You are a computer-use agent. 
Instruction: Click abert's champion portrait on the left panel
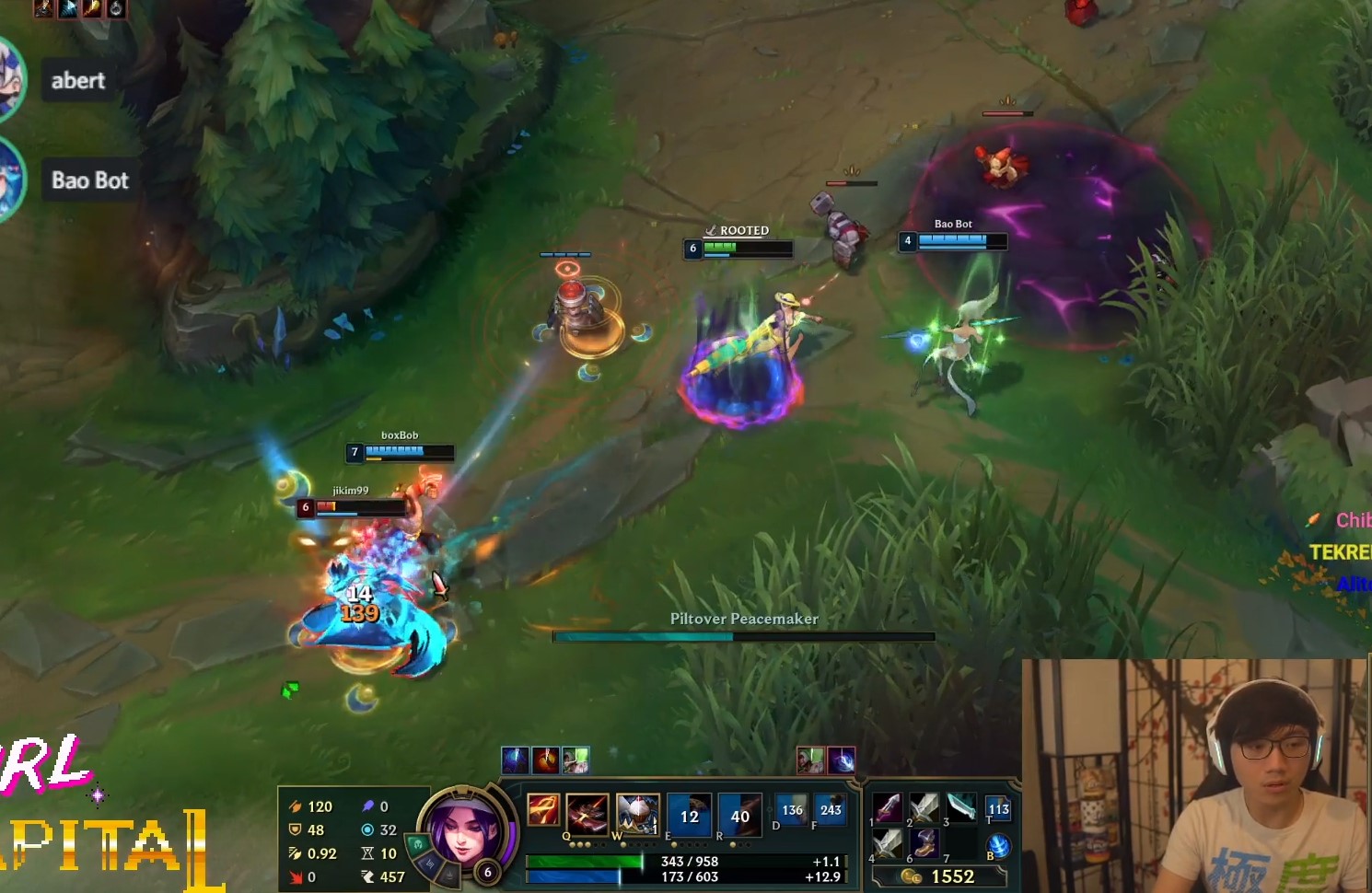pos(11,80)
